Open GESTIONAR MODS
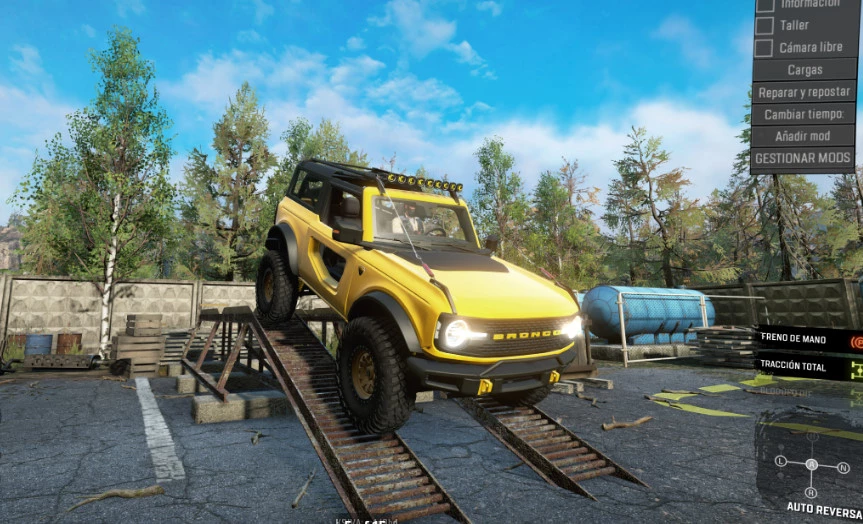The image size is (863, 524). coord(804,158)
